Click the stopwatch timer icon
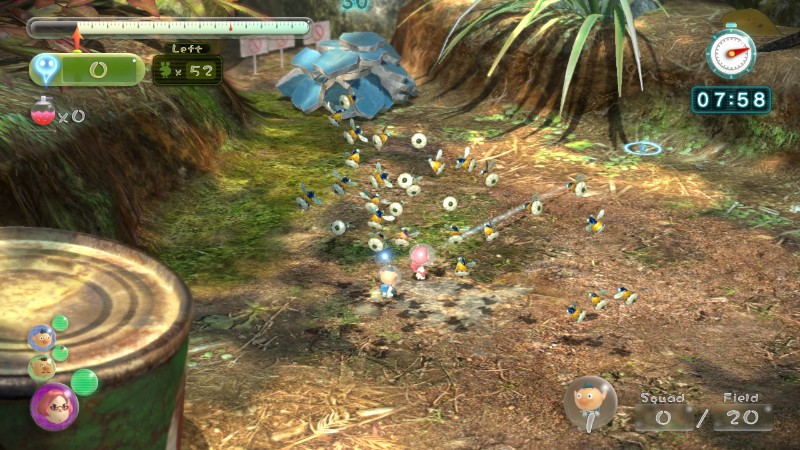The height and width of the screenshot is (450, 800). [x=731, y=52]
